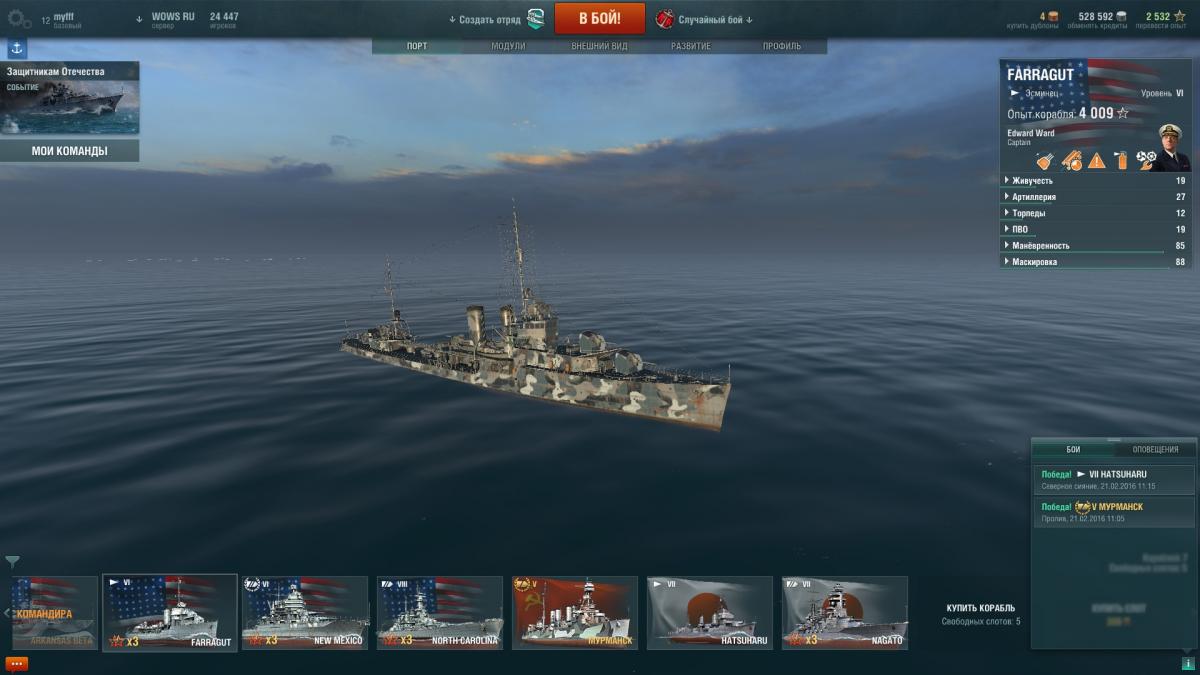Open the Защитникам Отечества event banner
This screenshot has height=675, width=1200.
(70, 98)
